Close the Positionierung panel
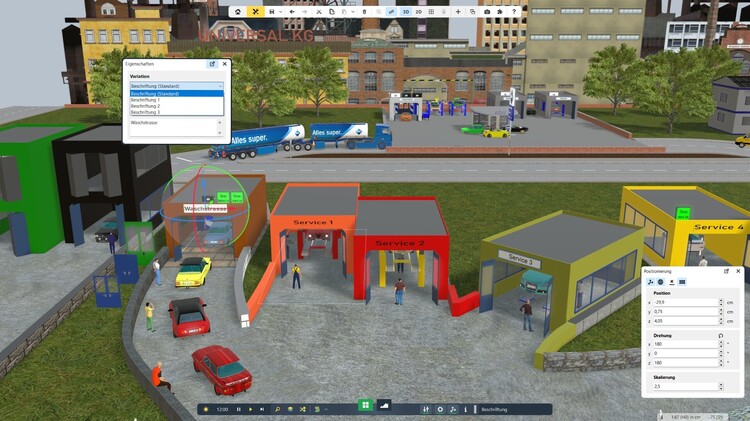The height and width of the screenshot is (421, 750). pyautogui.click(x=738, y=271)
